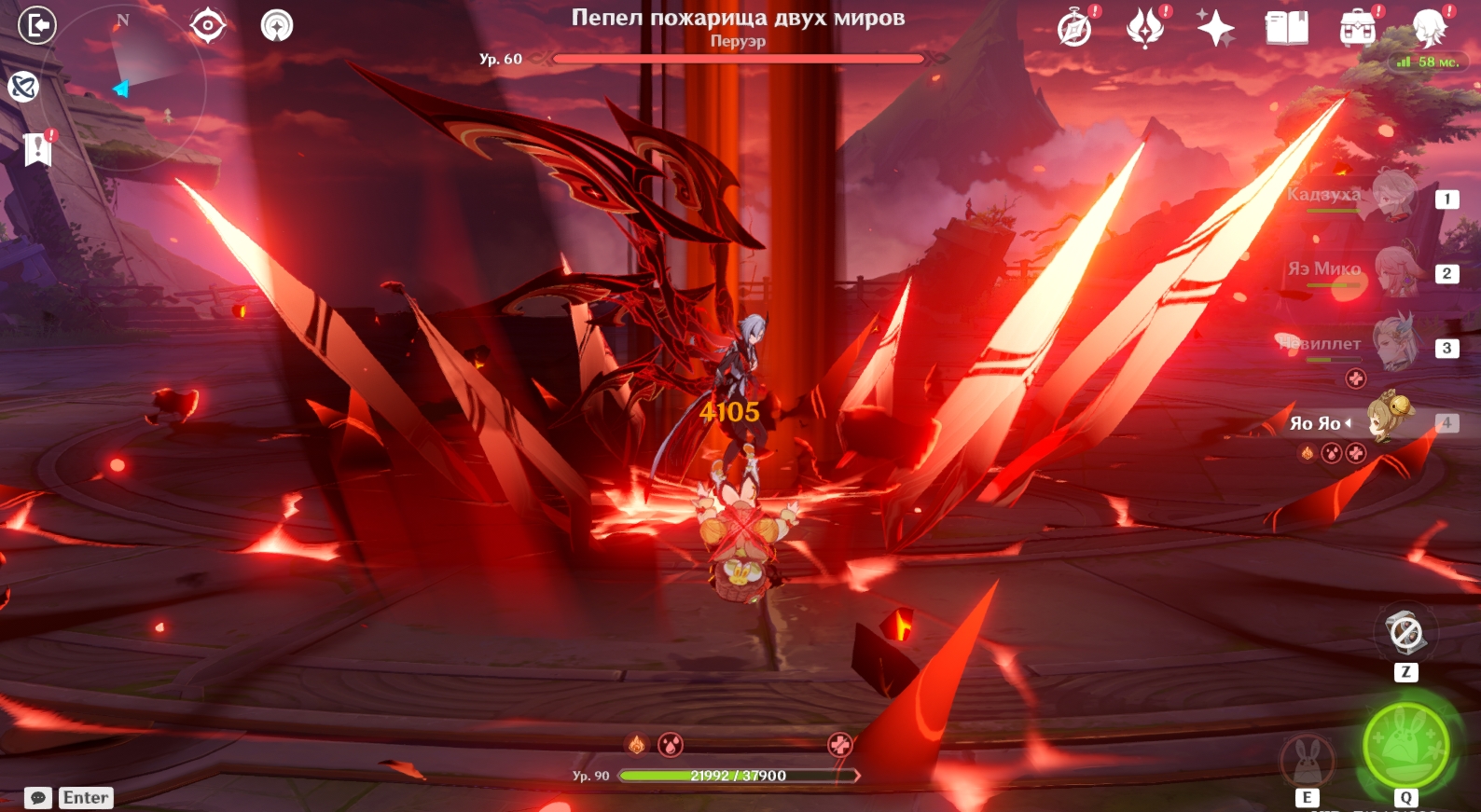
Task: Open the adventurer handbook book icon
Action: tap(1286, 28)
